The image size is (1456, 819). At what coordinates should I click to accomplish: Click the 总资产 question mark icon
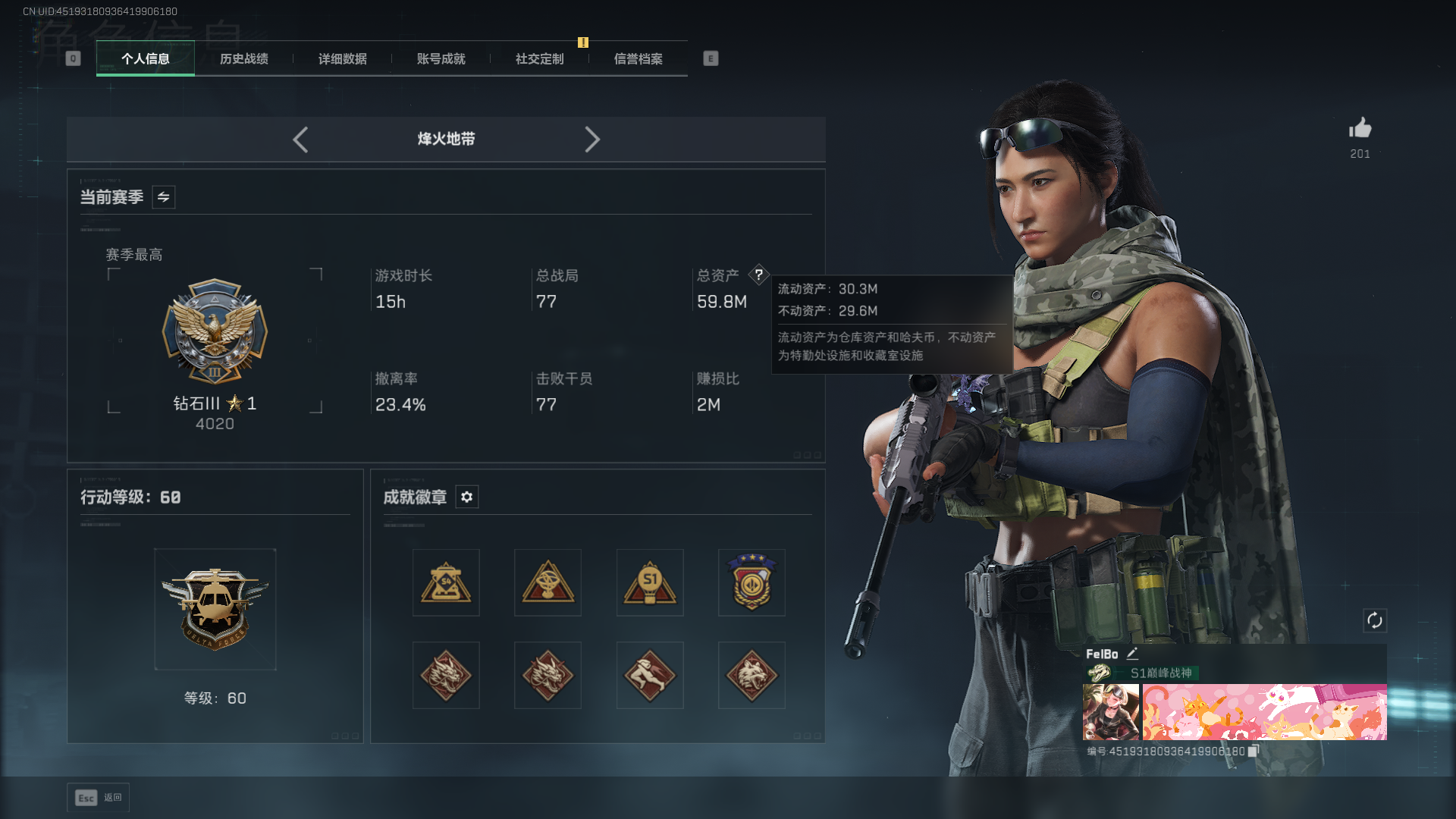[x=758, y=275]
